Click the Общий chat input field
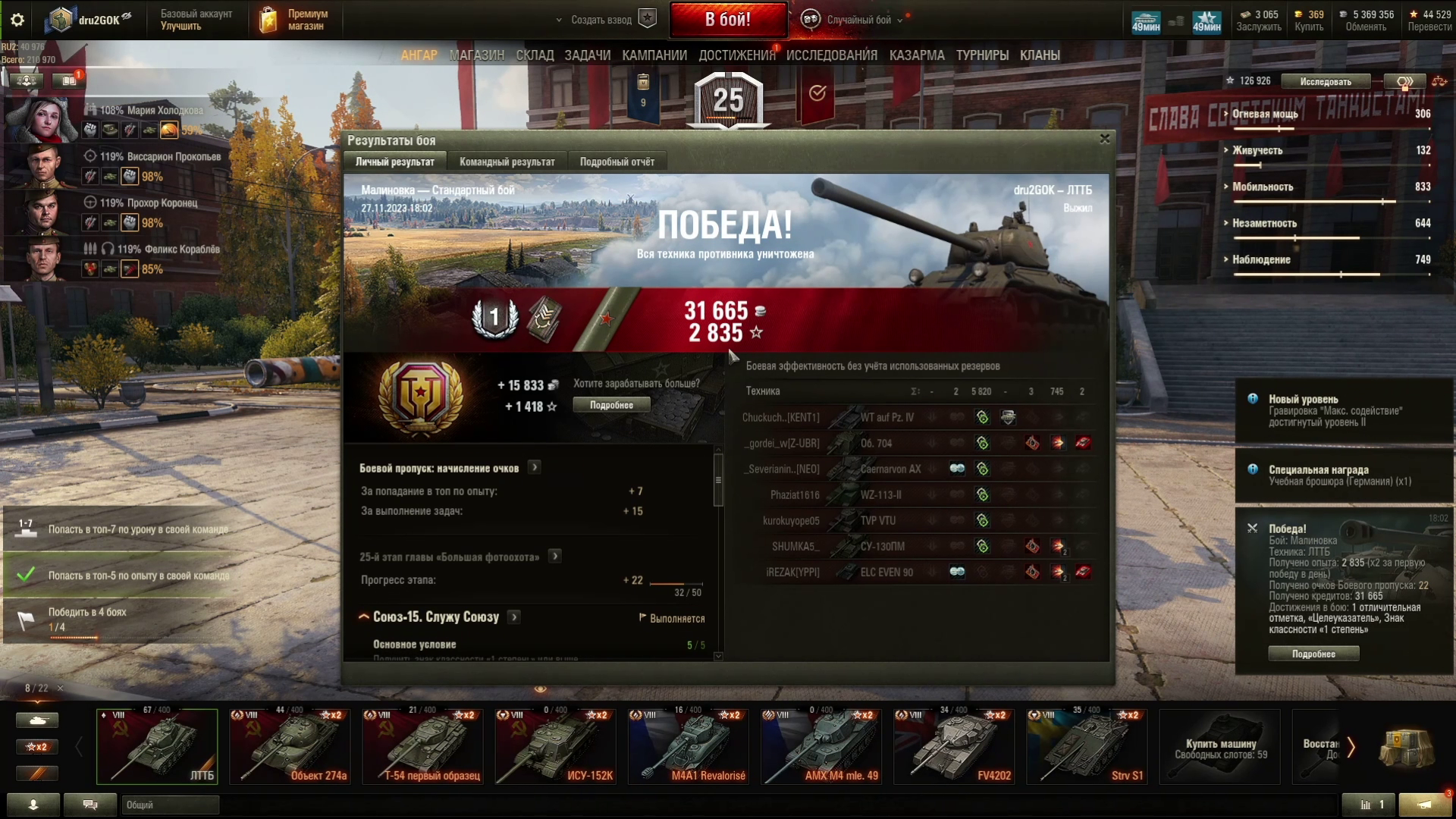This screenshot has height=819, width=1456. [x=170, y=805]
